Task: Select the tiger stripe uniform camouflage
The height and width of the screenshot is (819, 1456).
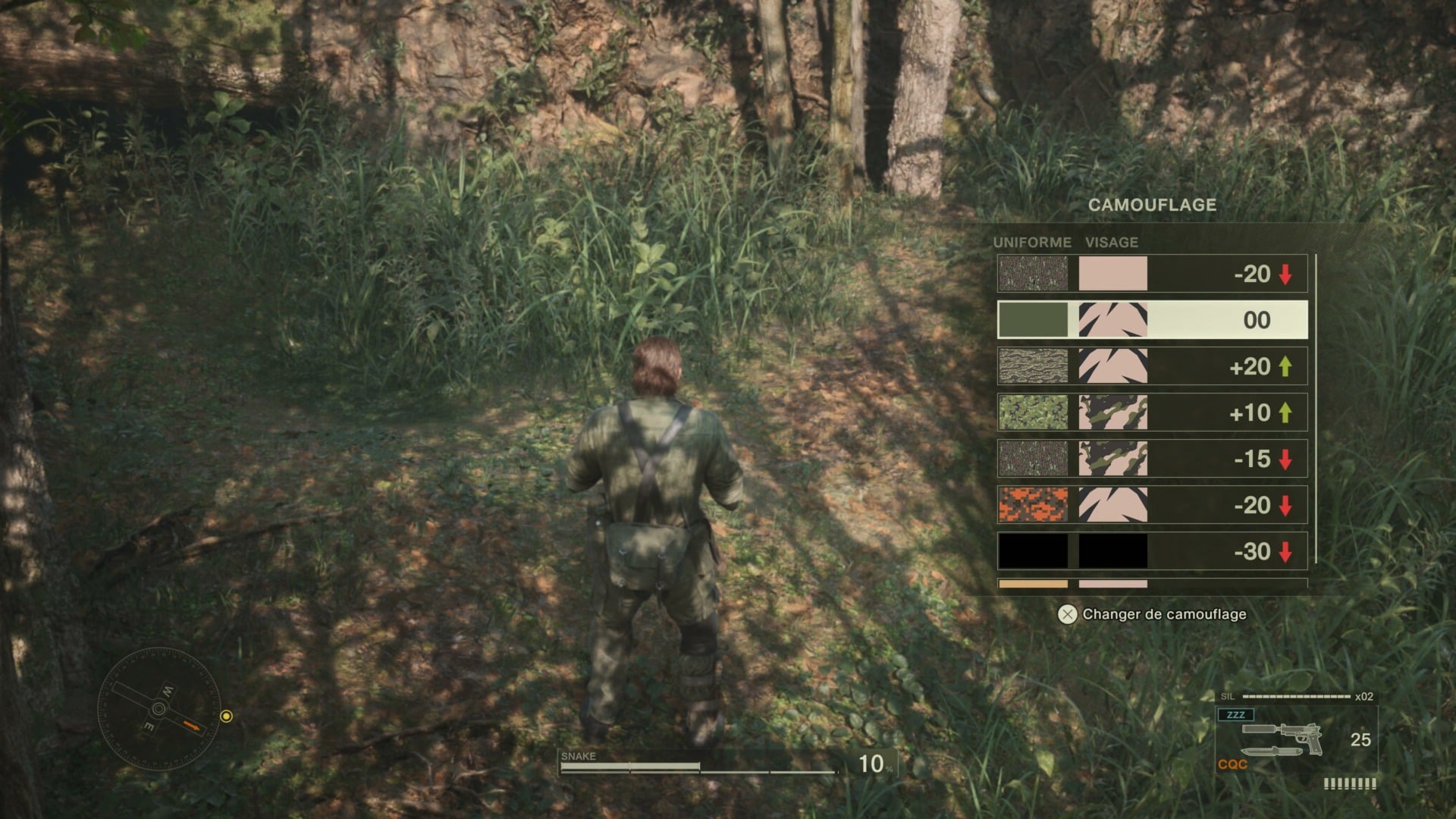Action: pos(1034,366)
